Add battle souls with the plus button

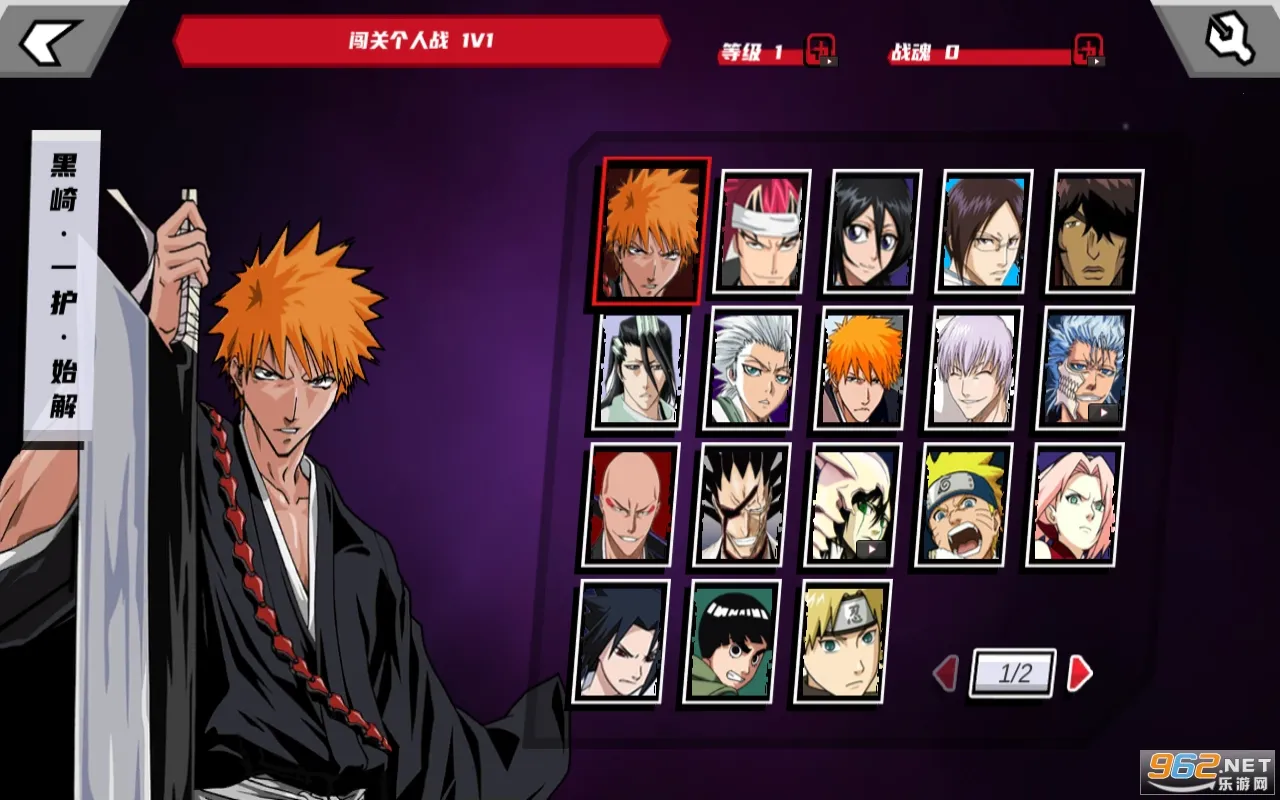(x=1088, y=50)
